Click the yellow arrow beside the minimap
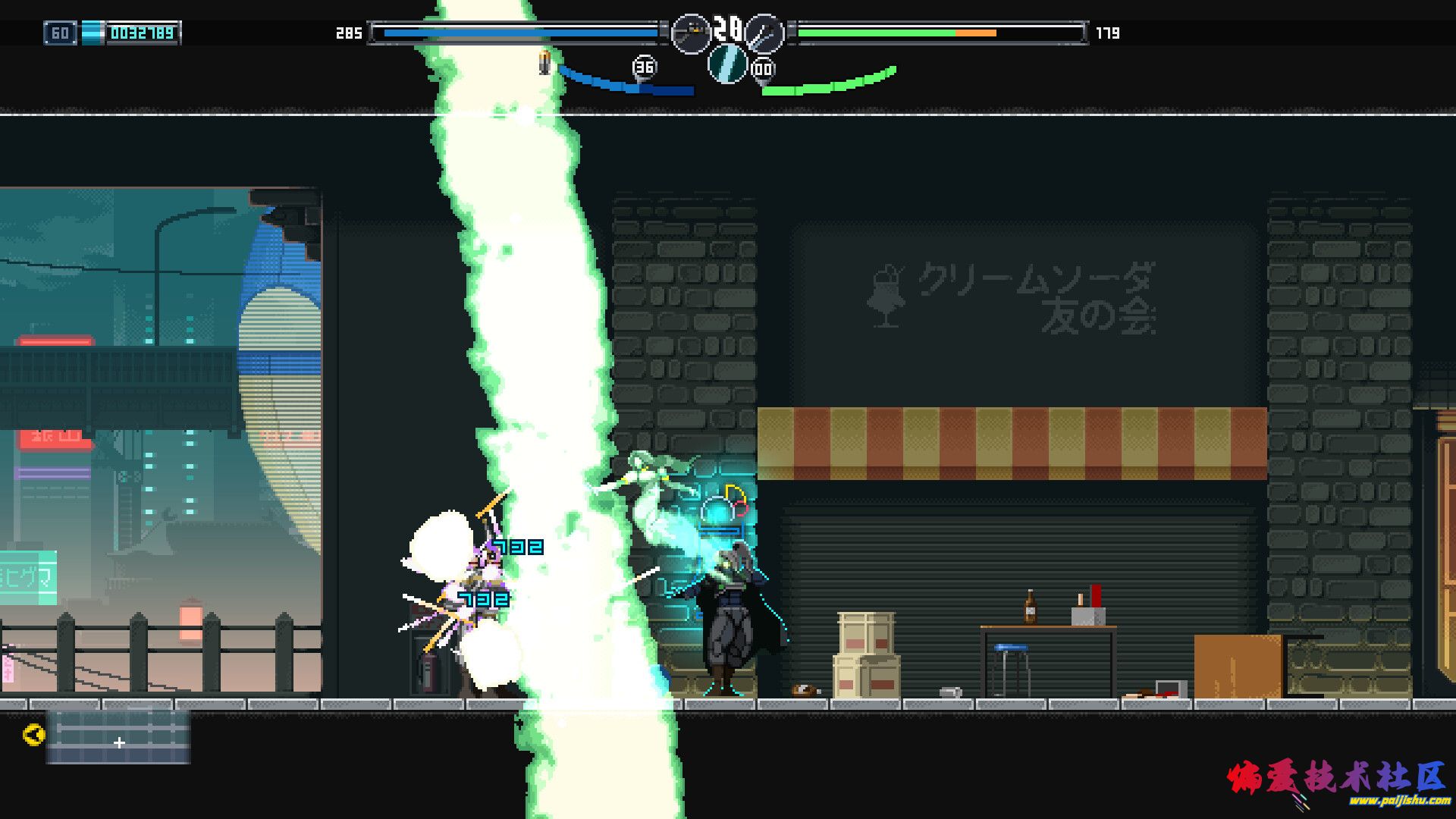 pyautogui.click(x=34, y=734)
